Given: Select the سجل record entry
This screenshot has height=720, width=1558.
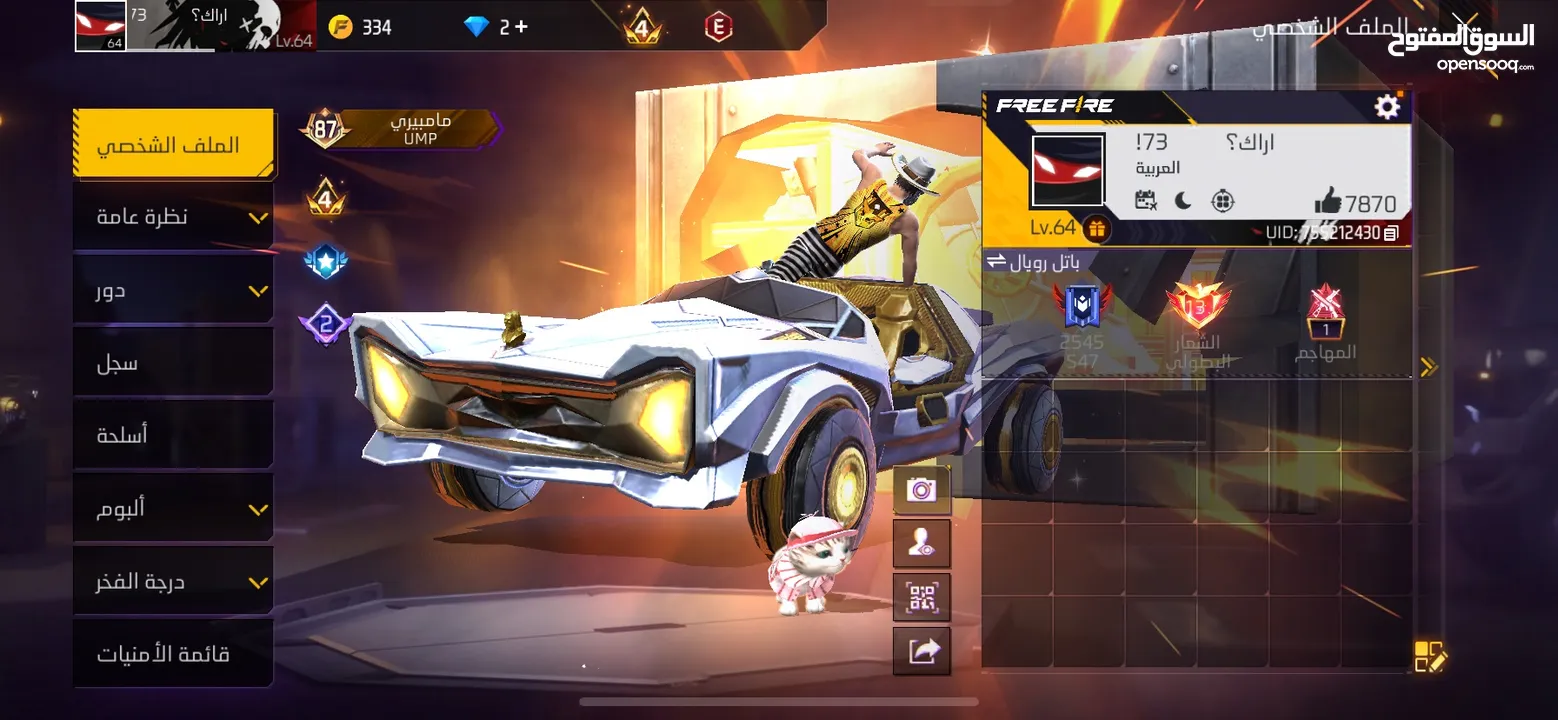Looking at the screenshot, I should 173,363.
